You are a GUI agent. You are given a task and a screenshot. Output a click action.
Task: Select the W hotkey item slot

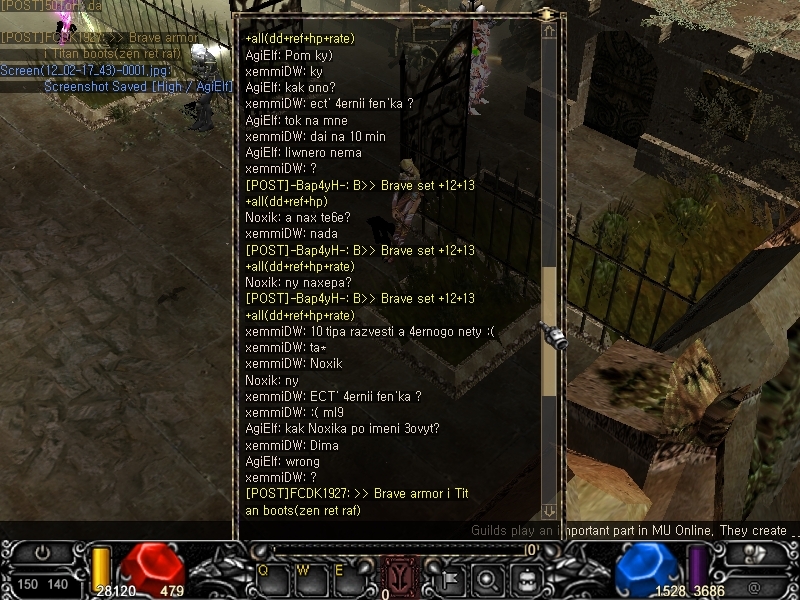pyautogui.click(x=309, y=578)
